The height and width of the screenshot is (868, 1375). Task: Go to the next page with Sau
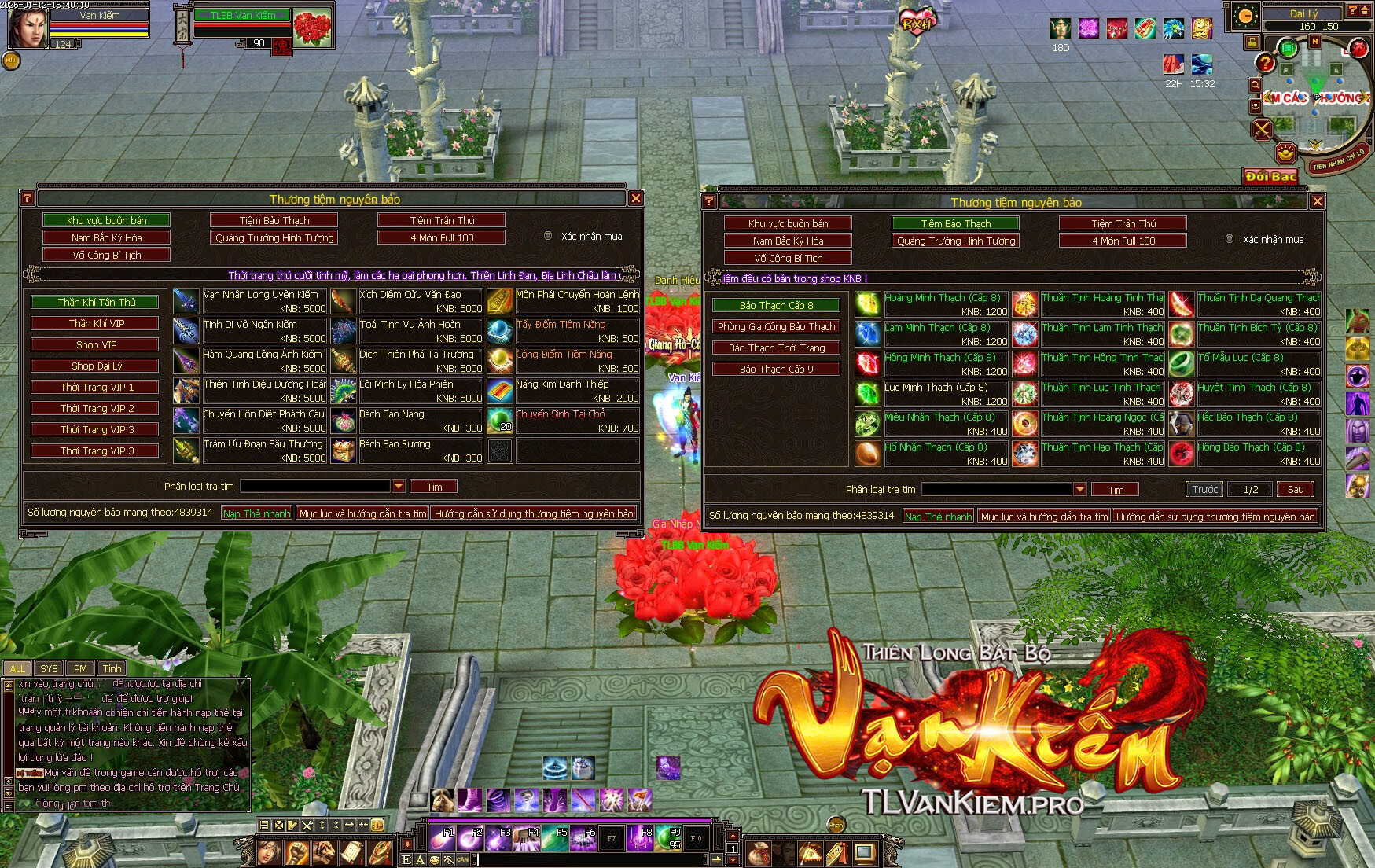click(x=1295, y=489)
